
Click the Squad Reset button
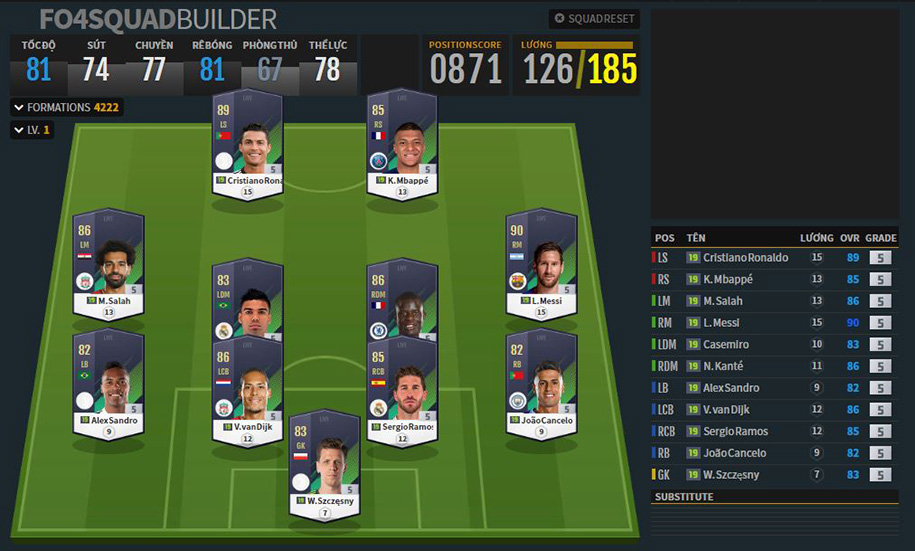594,18
